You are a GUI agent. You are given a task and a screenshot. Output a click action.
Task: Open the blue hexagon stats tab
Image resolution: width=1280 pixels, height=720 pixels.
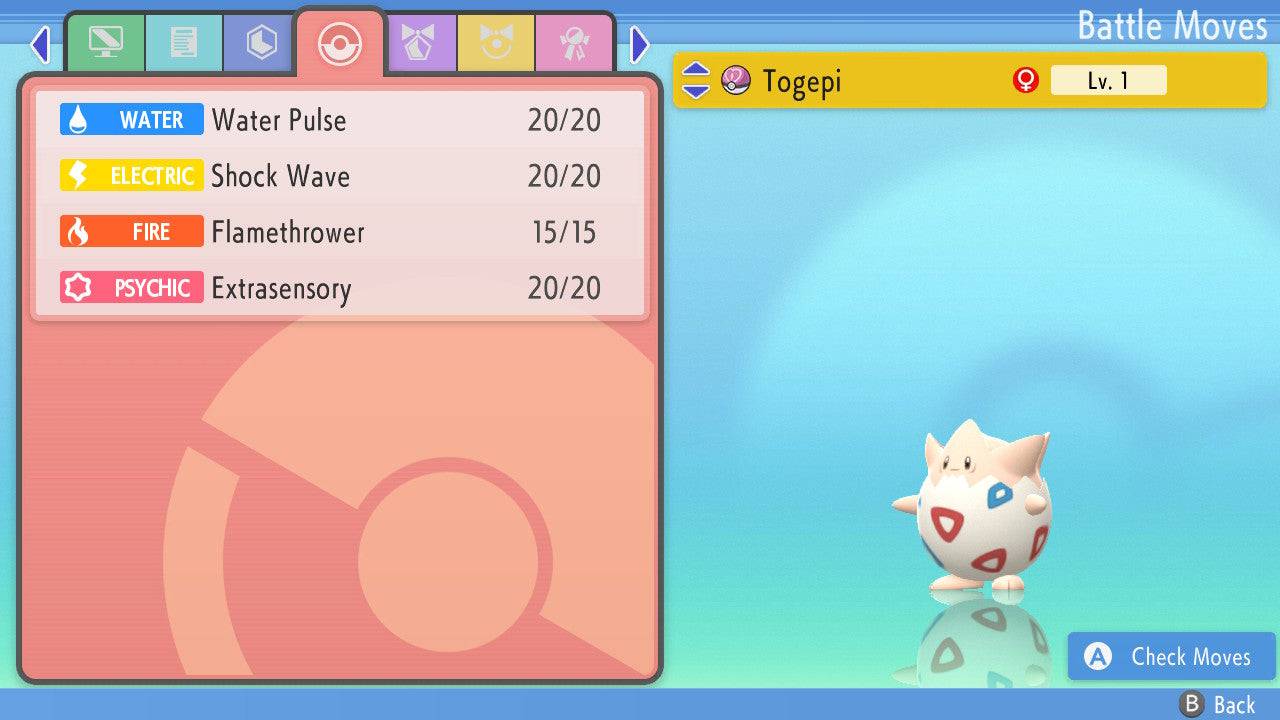point(261,43)
